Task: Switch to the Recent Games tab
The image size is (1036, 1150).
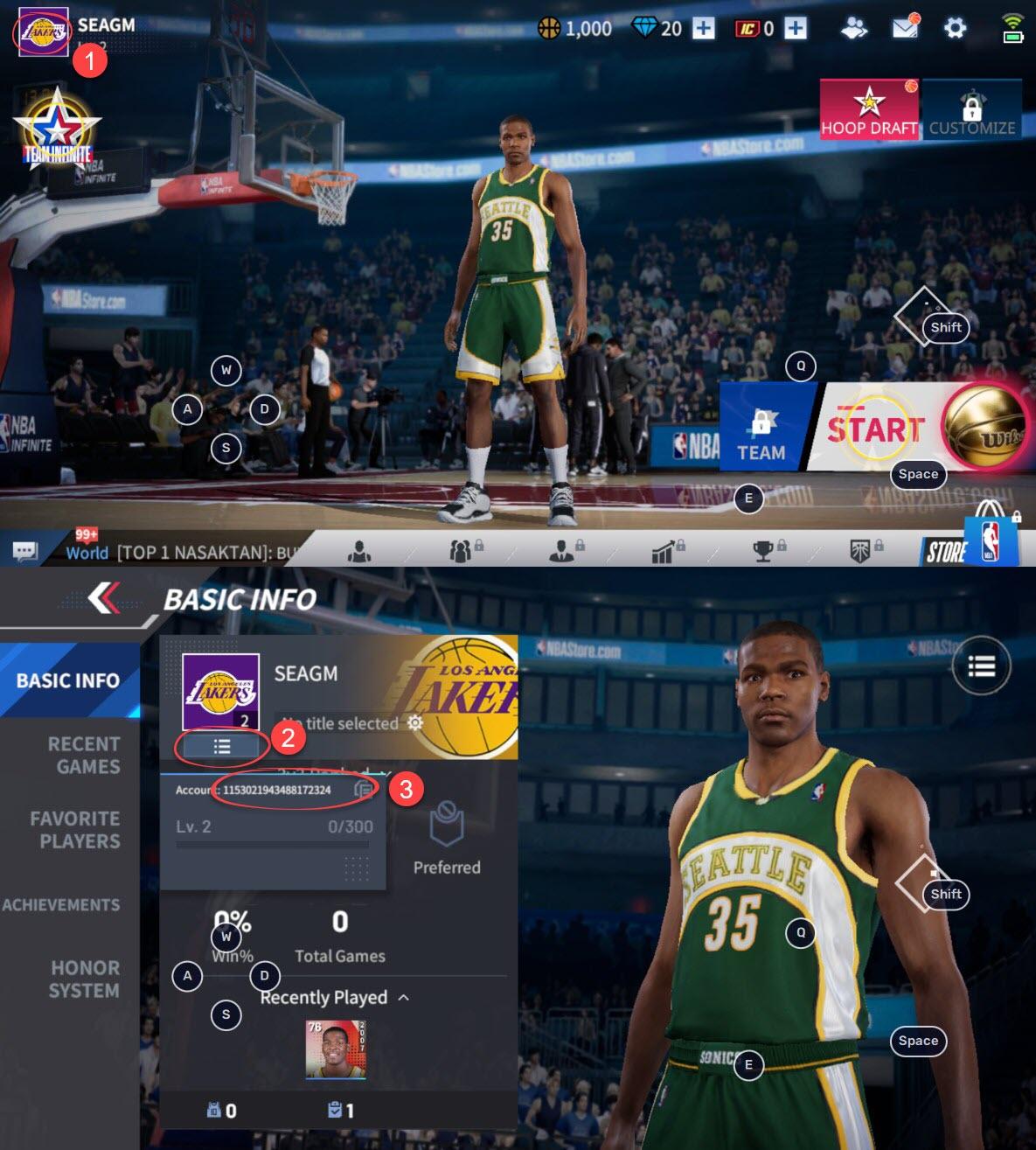Action: 83,755
